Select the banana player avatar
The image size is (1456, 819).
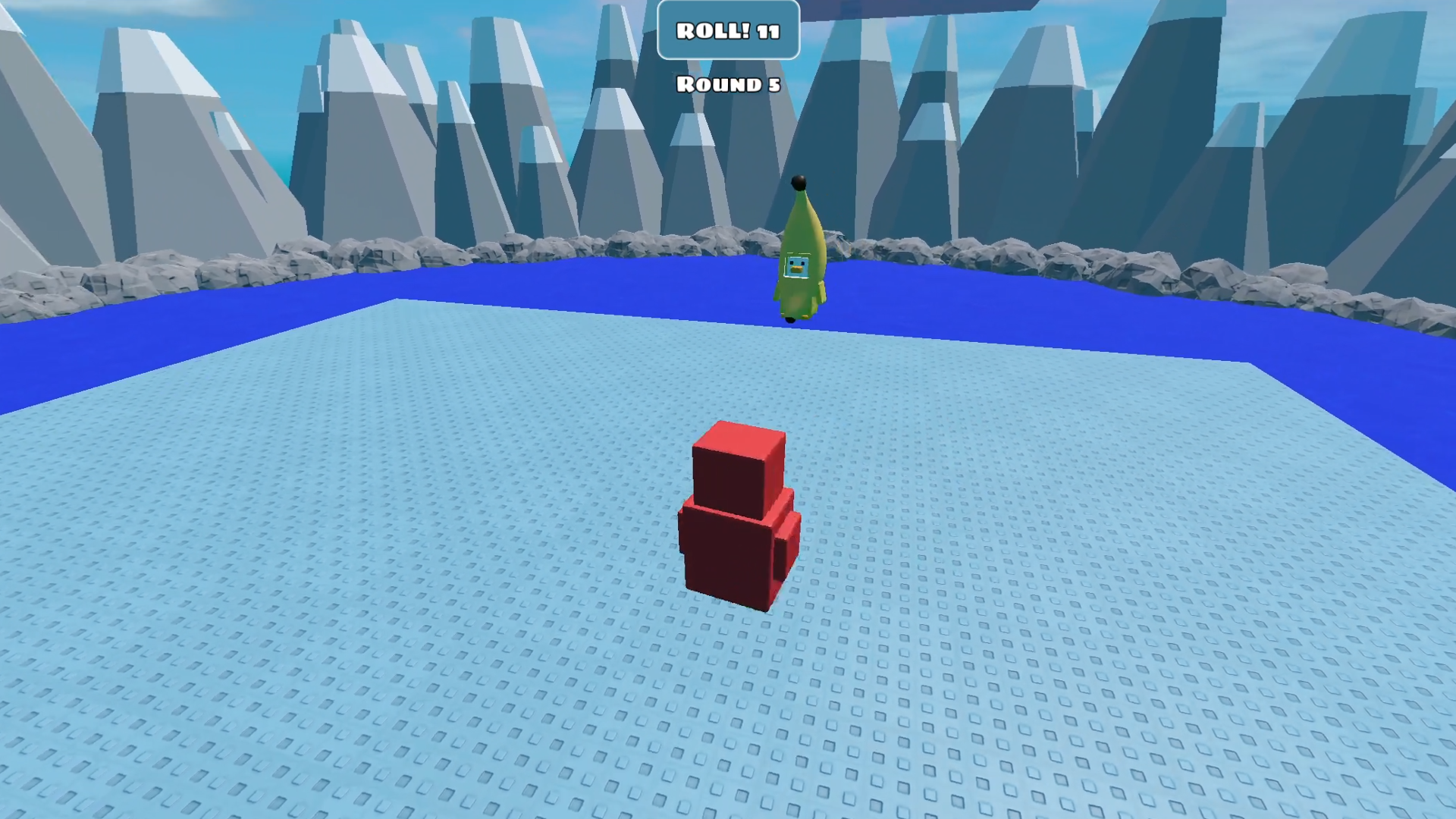[x=799, y=258]
